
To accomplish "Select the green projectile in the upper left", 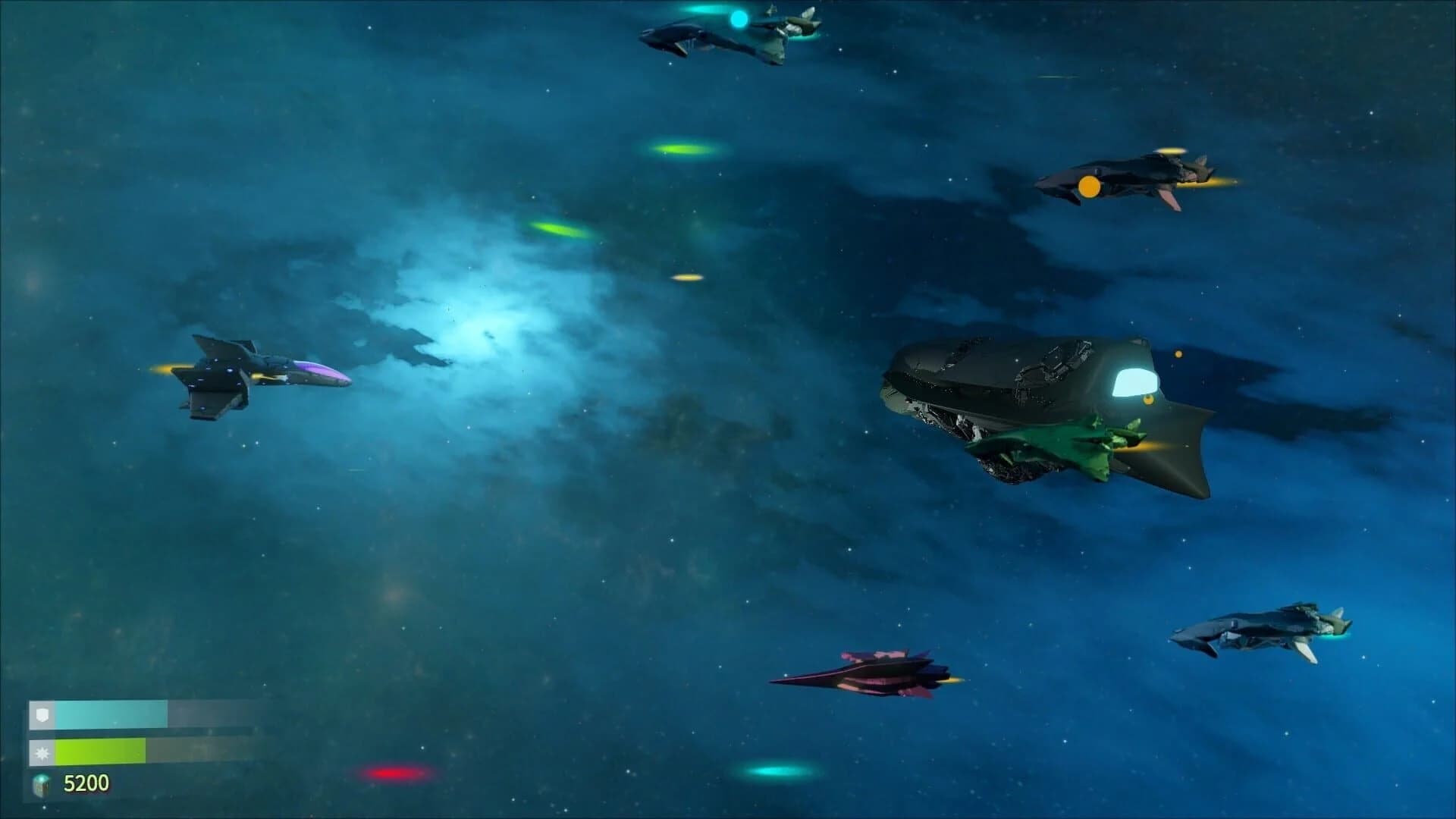I will pos(561,227).
